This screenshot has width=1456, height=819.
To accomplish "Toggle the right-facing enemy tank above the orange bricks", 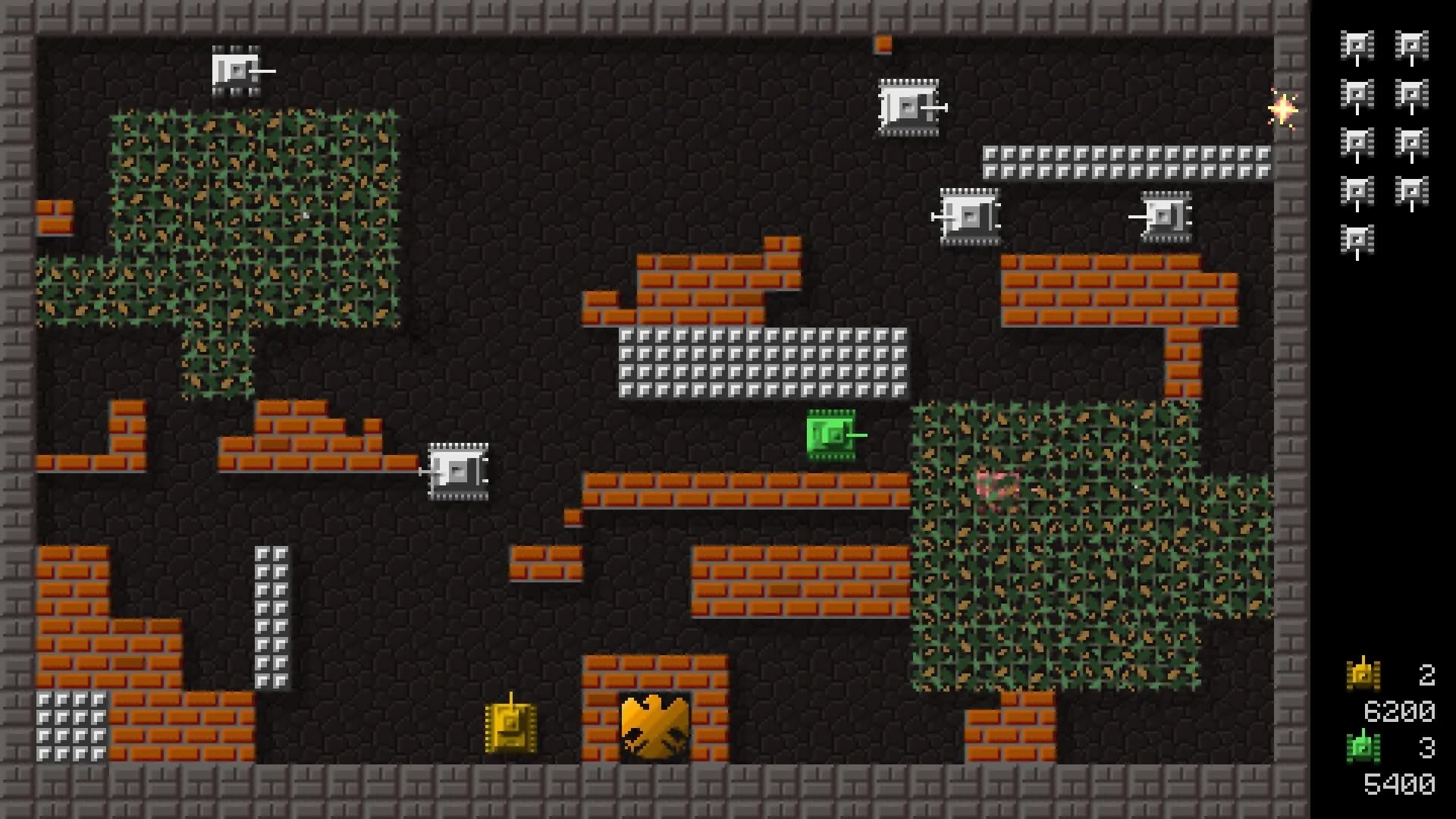I will pos(908,108).
